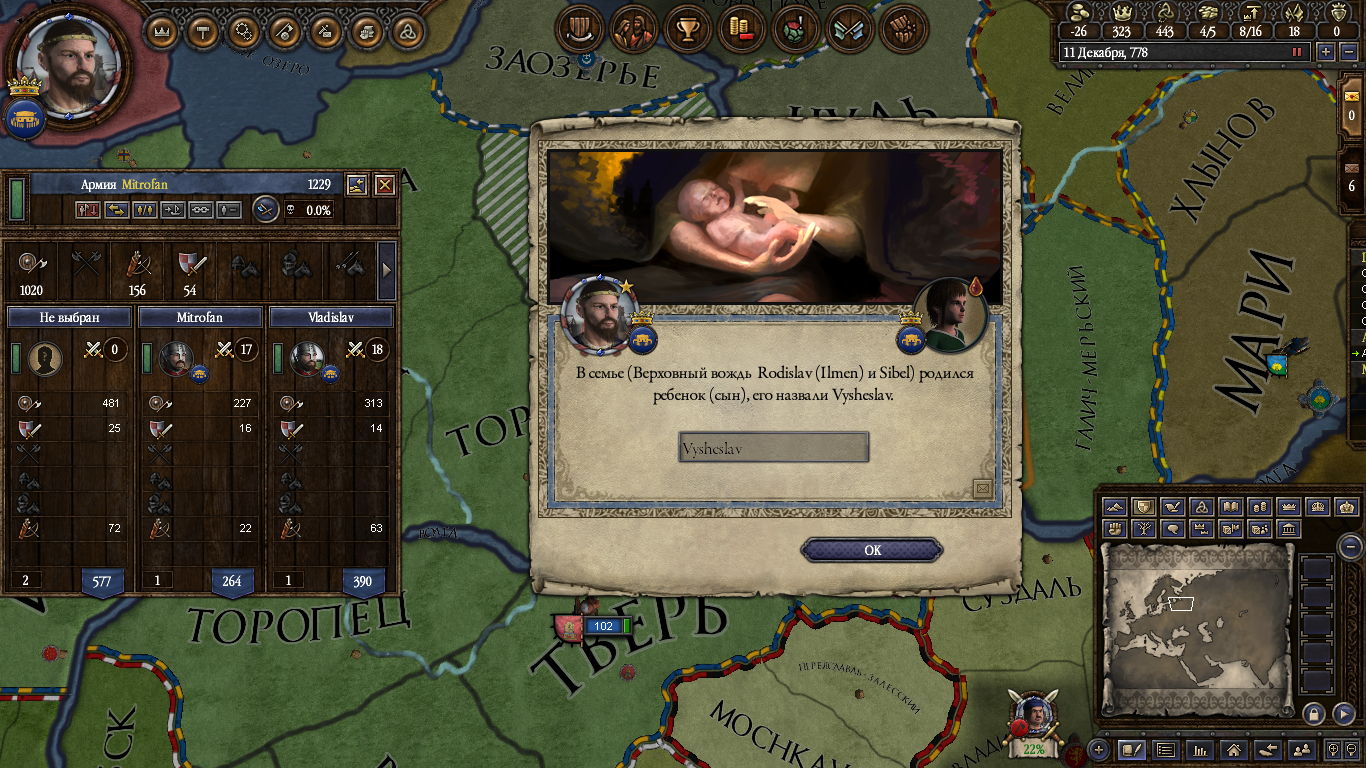Open the ruler's character portrait

pos(70,62)
